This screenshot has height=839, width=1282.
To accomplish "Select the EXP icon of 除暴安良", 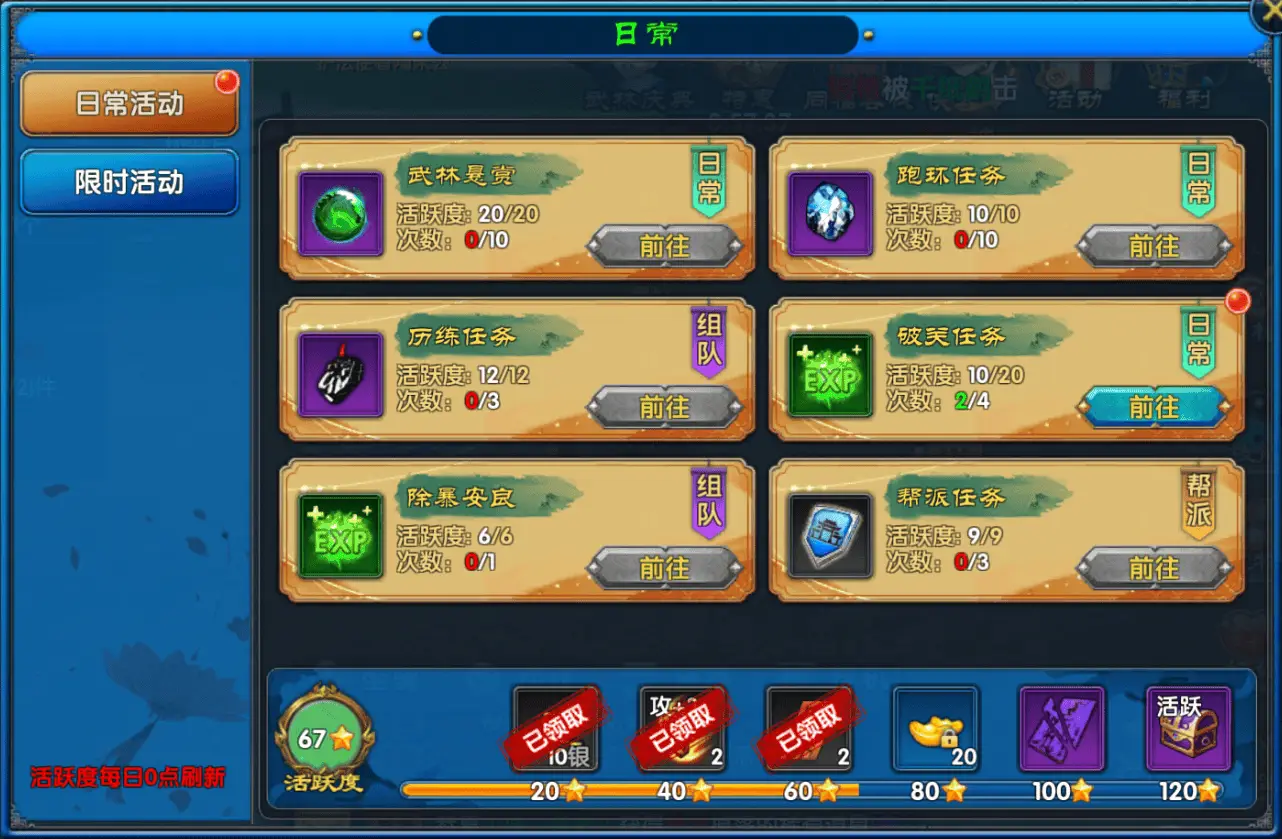I will (339, 535).
